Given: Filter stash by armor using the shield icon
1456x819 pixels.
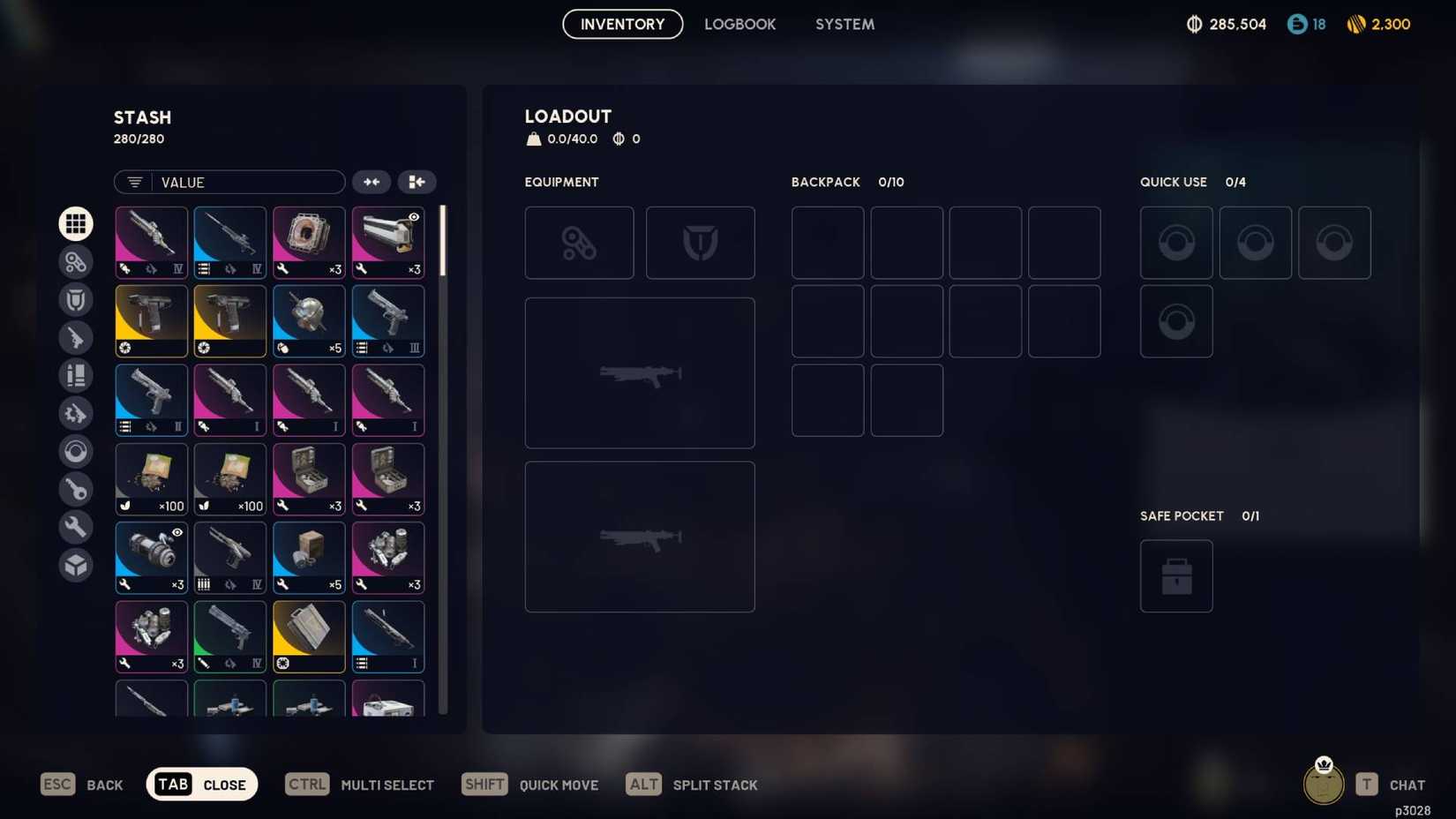Looking at the screenshot, I should coord(76,299).
